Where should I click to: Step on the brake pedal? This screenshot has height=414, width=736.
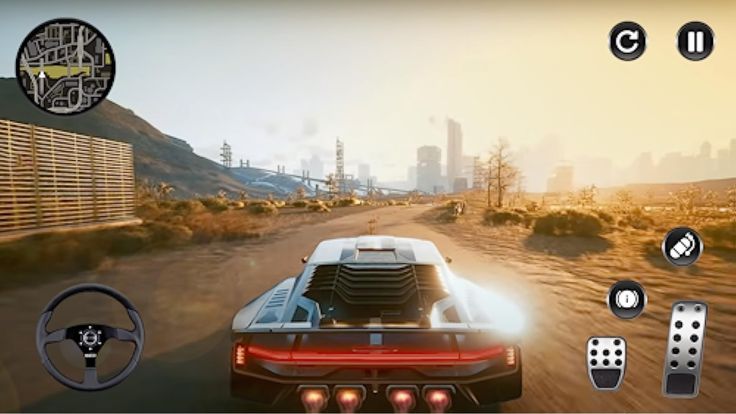pos(606,361)
